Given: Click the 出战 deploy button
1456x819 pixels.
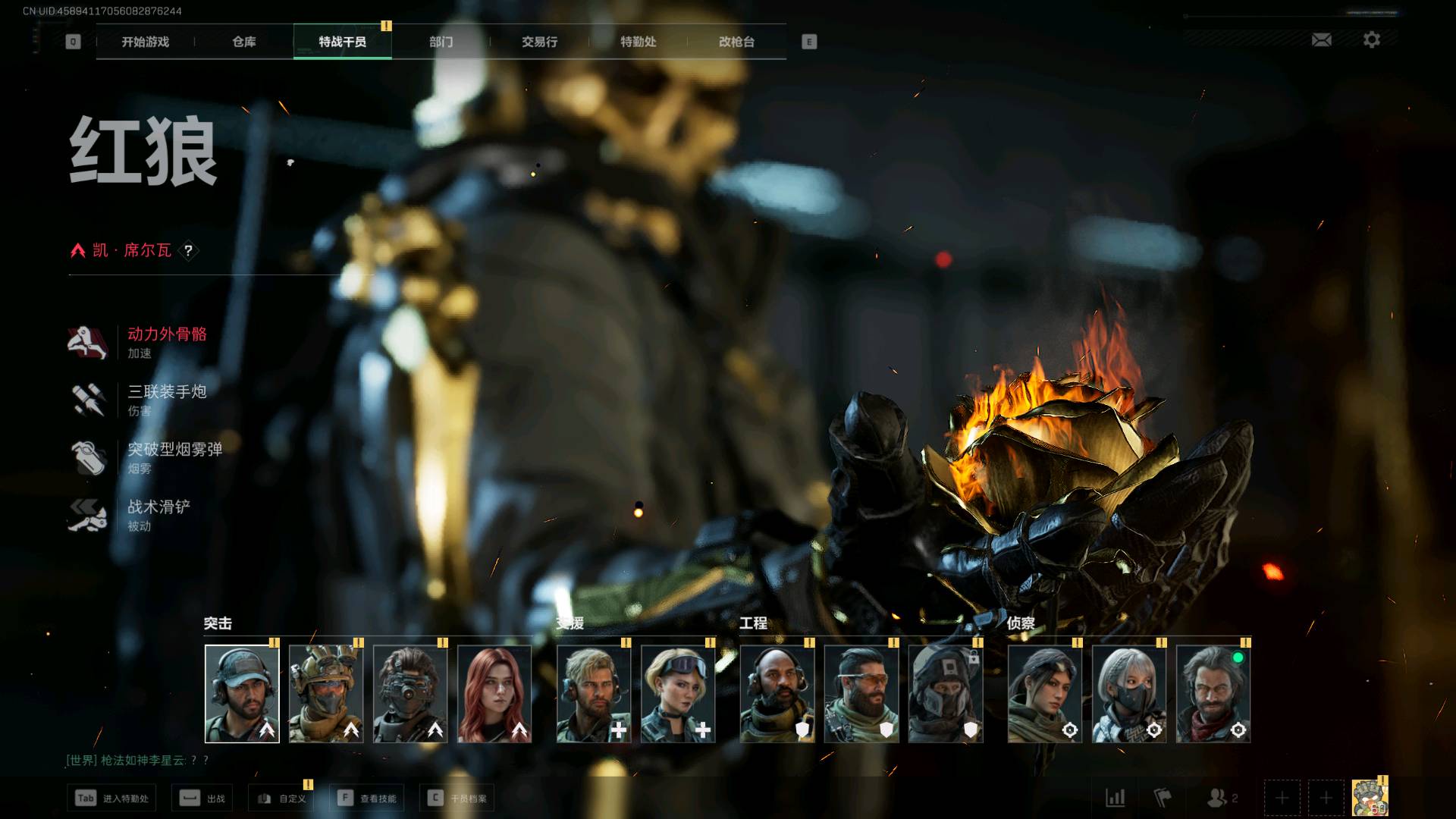Looking at the screenshot, I should pyautogui.click(x=203, y=799).
